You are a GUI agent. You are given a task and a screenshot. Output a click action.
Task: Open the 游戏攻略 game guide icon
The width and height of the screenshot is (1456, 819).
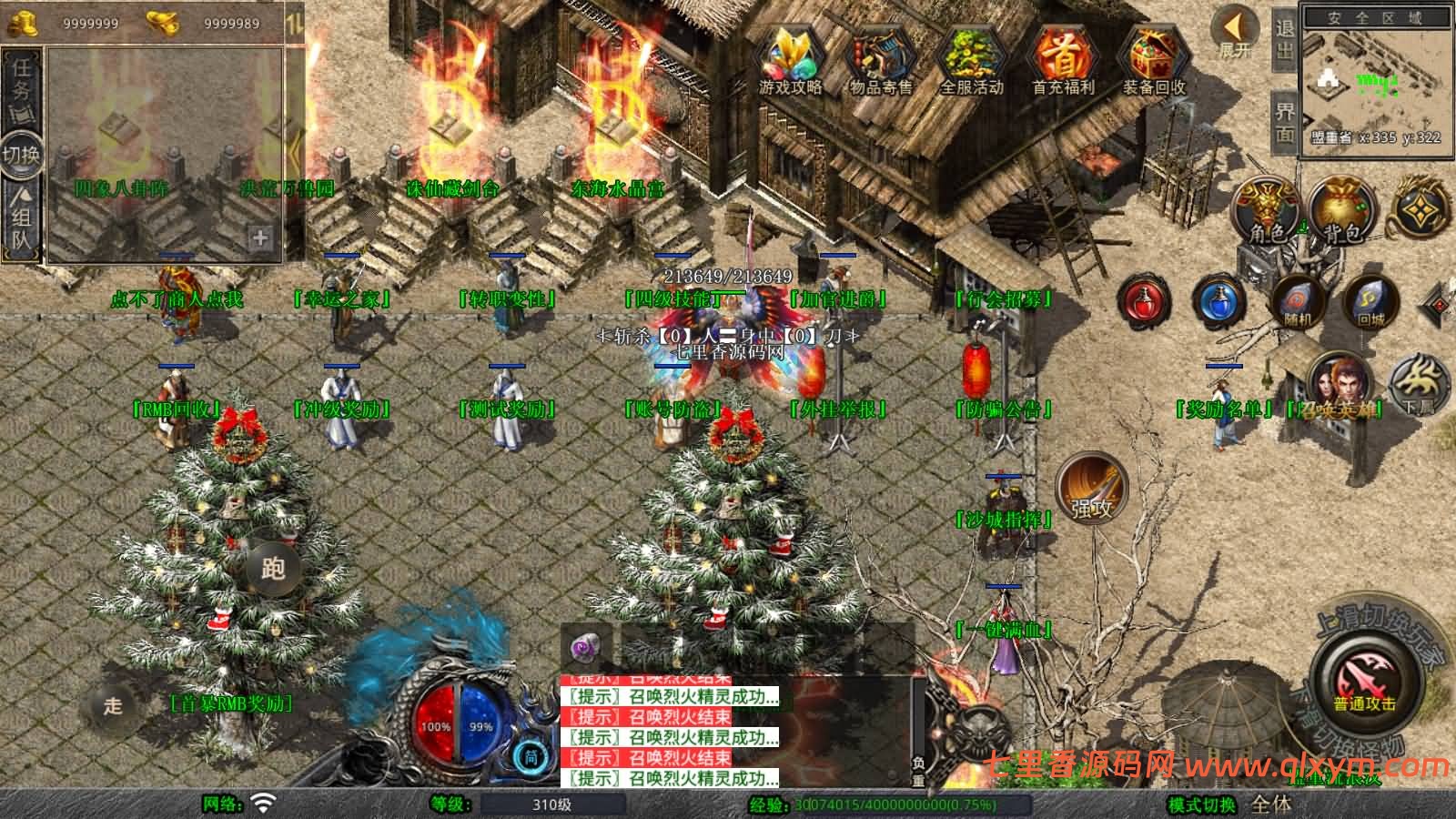790,59
